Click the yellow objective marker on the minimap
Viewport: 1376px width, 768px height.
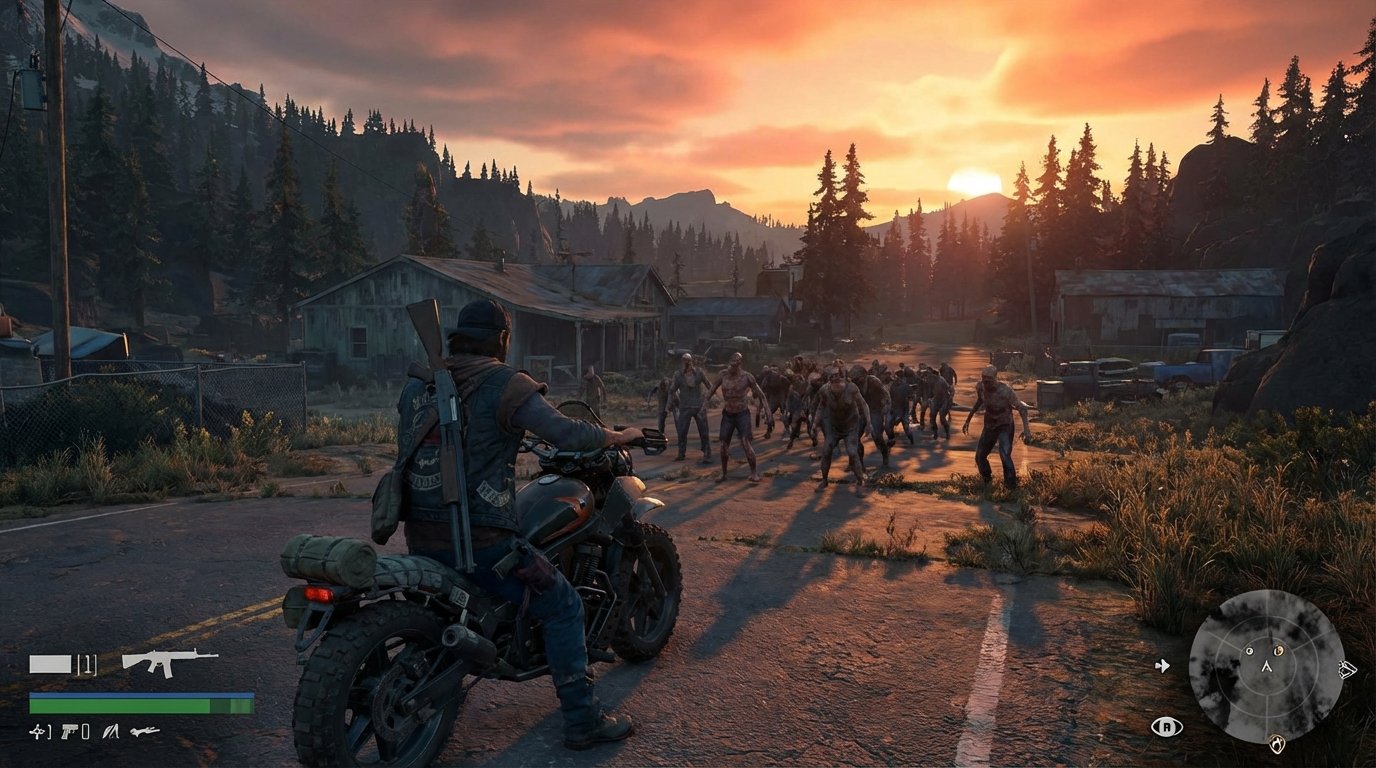point(1277,650)
